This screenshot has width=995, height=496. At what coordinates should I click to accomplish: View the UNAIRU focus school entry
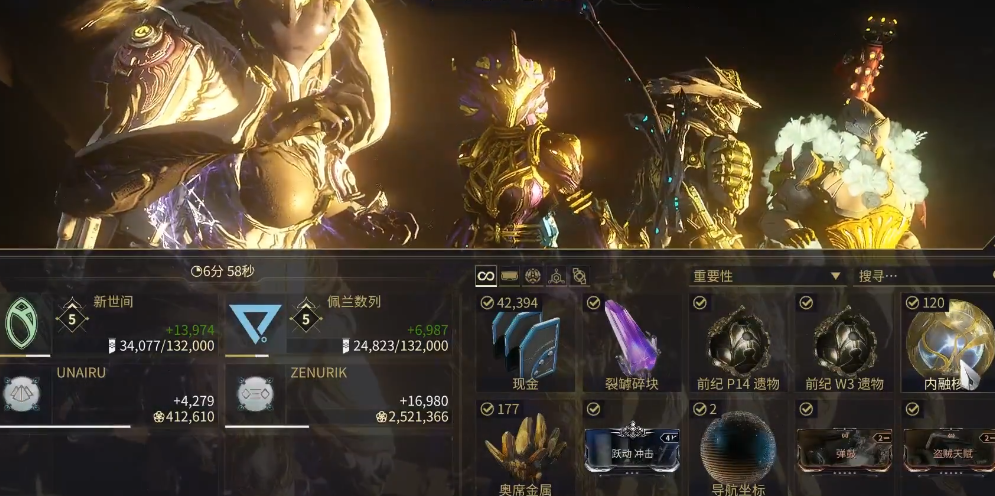click(x=108, y=394)
